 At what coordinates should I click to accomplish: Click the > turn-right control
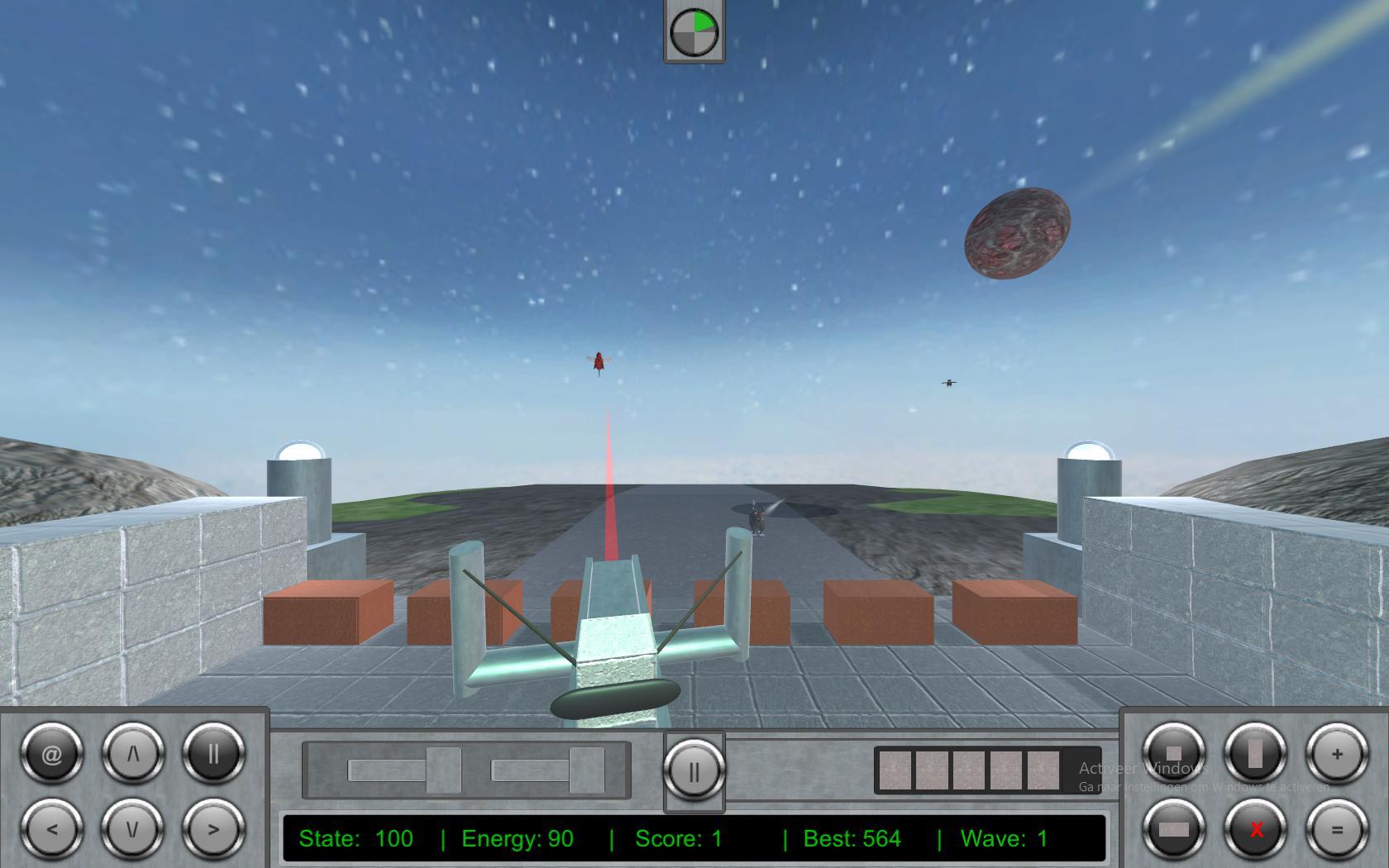tap(213, 830)
